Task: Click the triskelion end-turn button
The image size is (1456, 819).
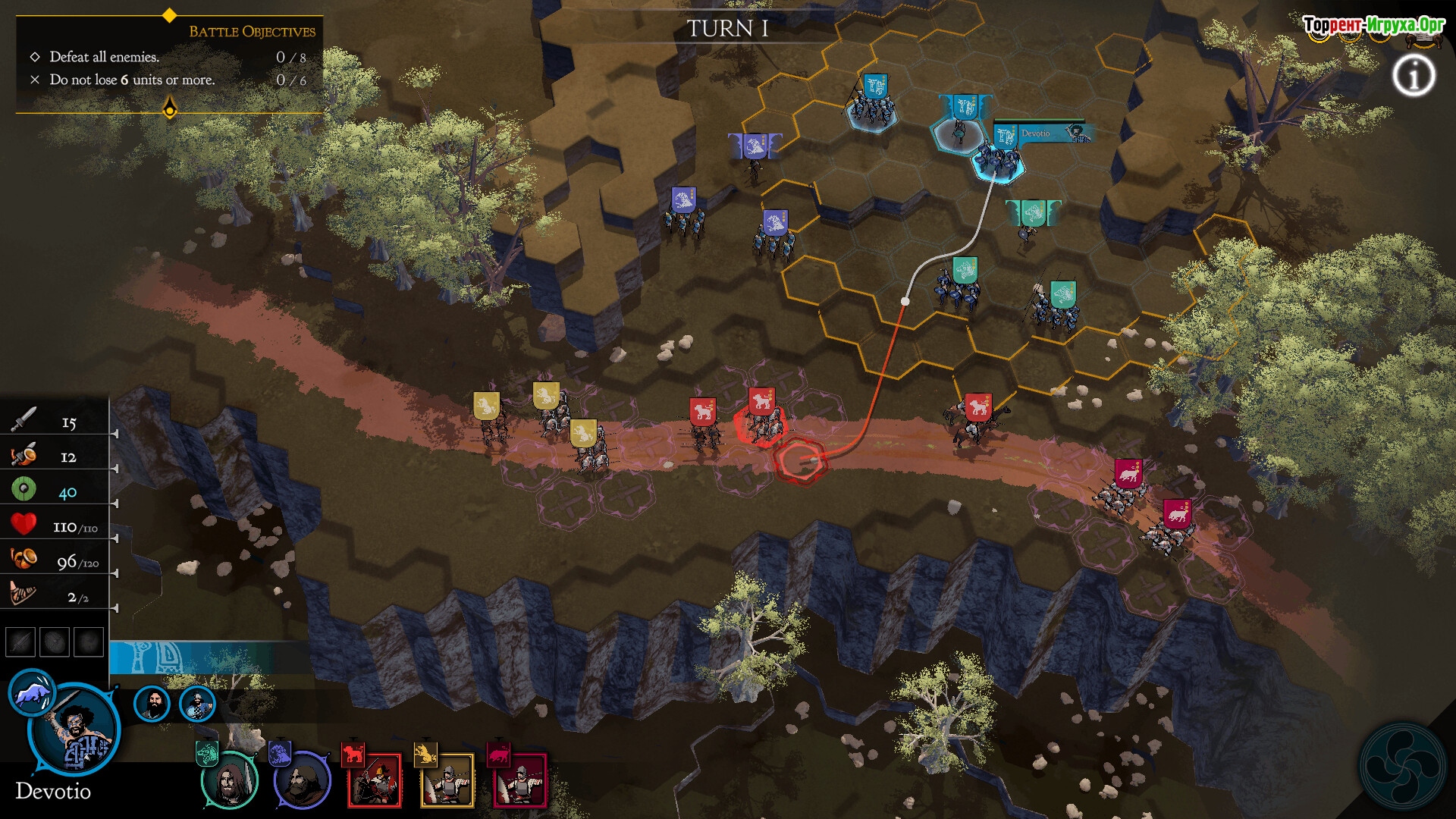Action: point(1401,766)
